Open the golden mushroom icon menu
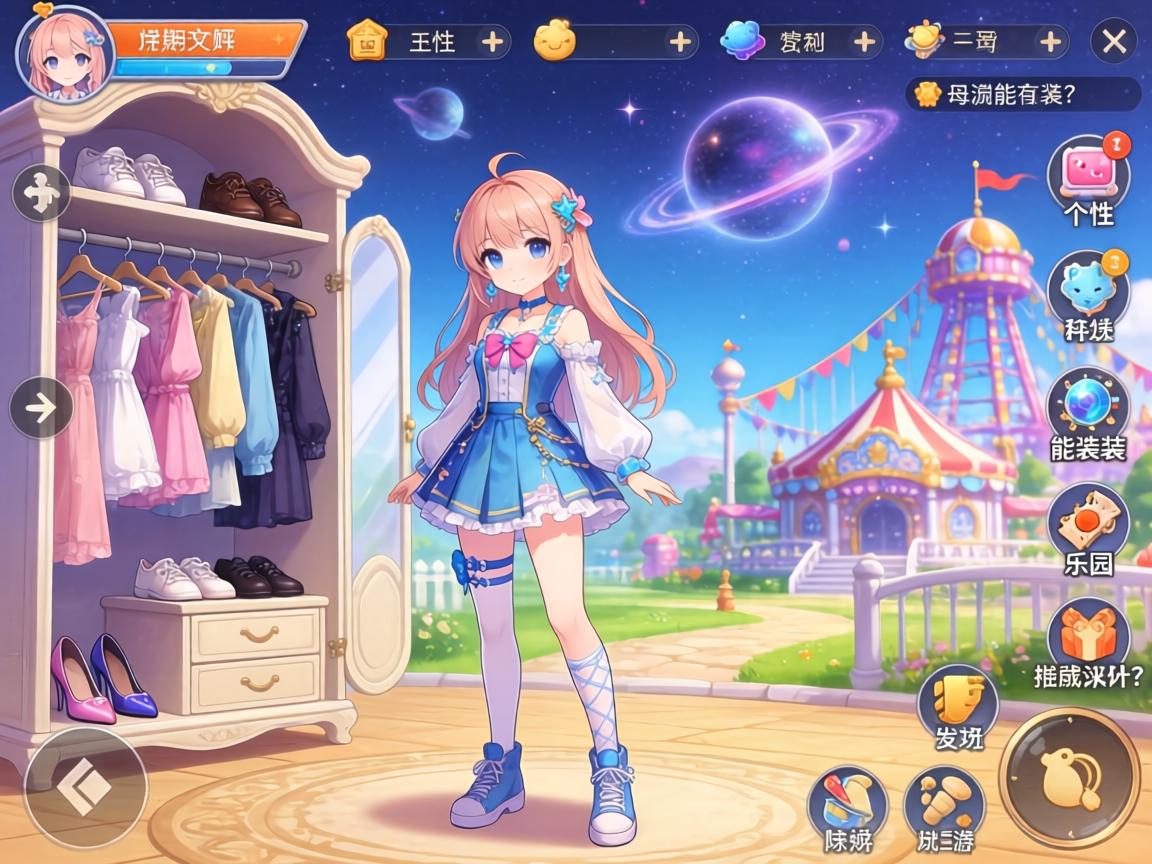 click(943, 805)
